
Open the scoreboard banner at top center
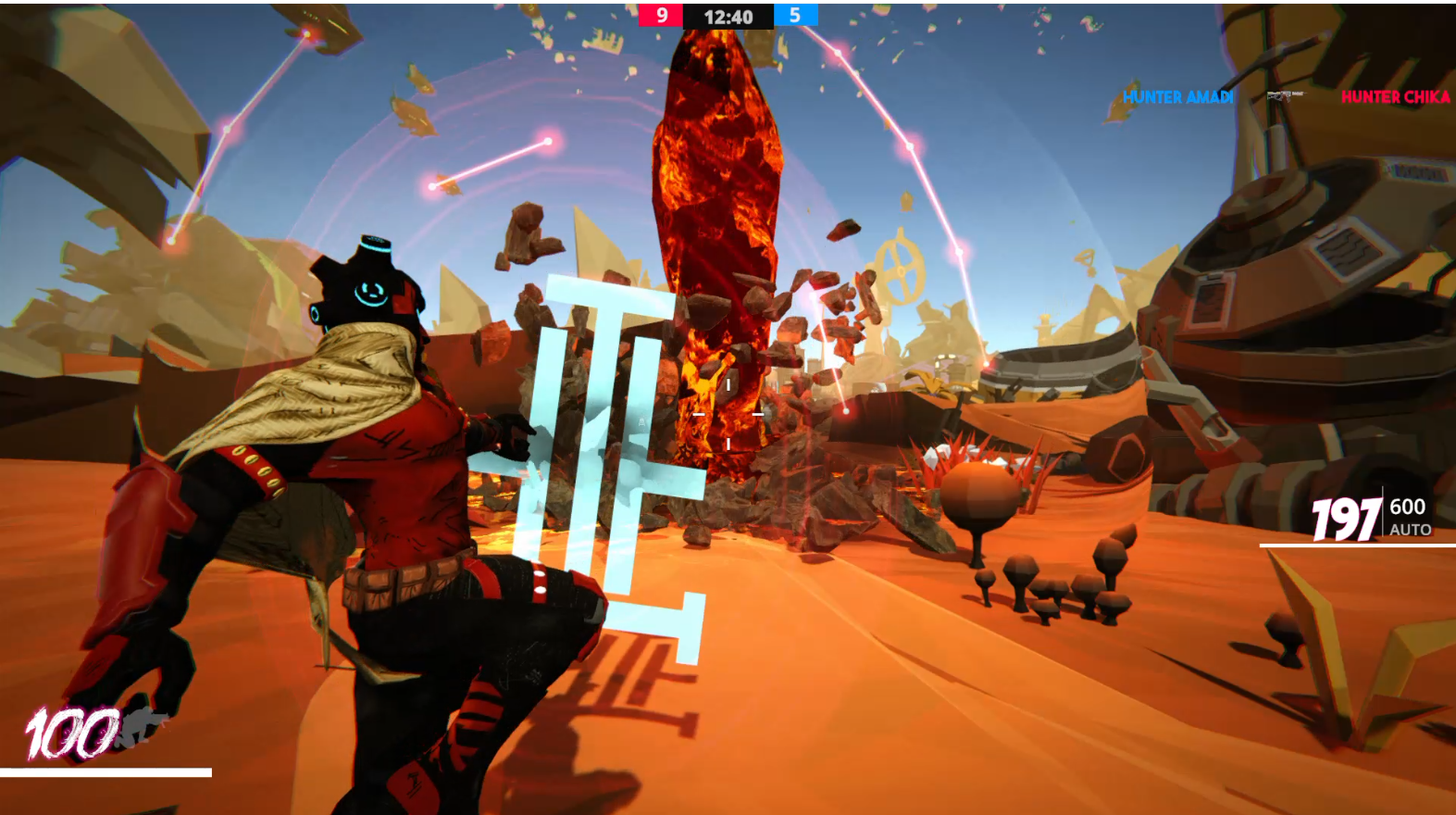coord(727,16)
